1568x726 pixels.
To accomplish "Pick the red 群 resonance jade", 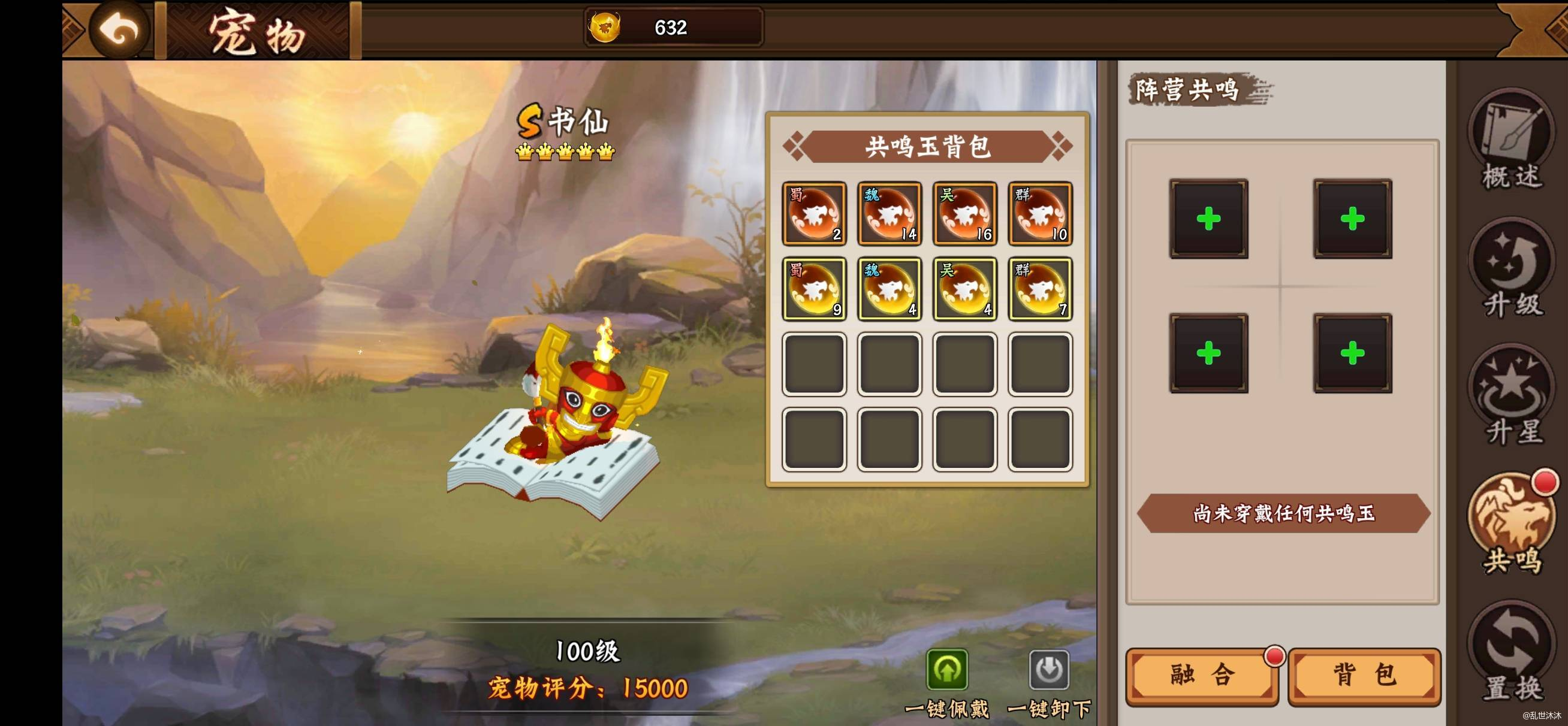I will (1041, 214).
